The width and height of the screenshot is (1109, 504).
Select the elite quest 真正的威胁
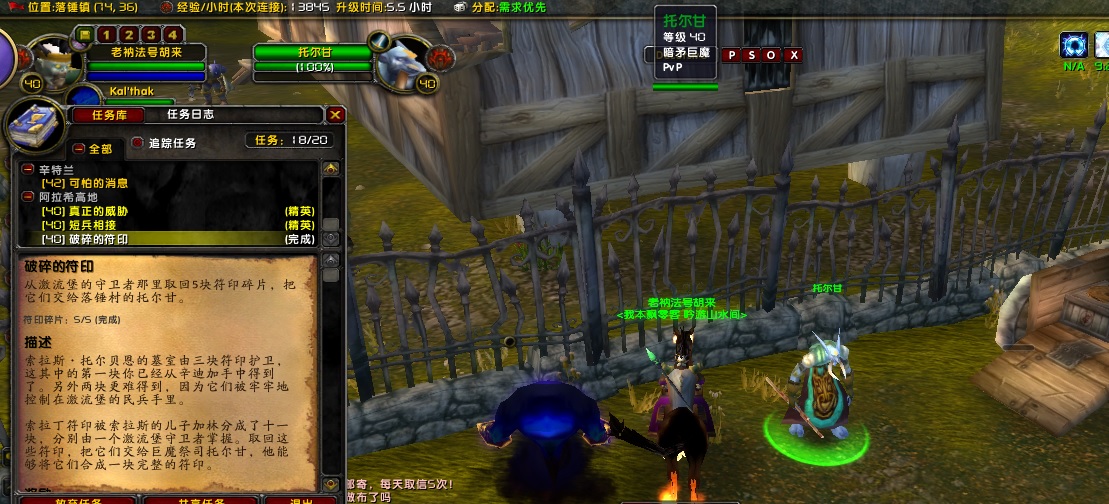coord(84,211)
